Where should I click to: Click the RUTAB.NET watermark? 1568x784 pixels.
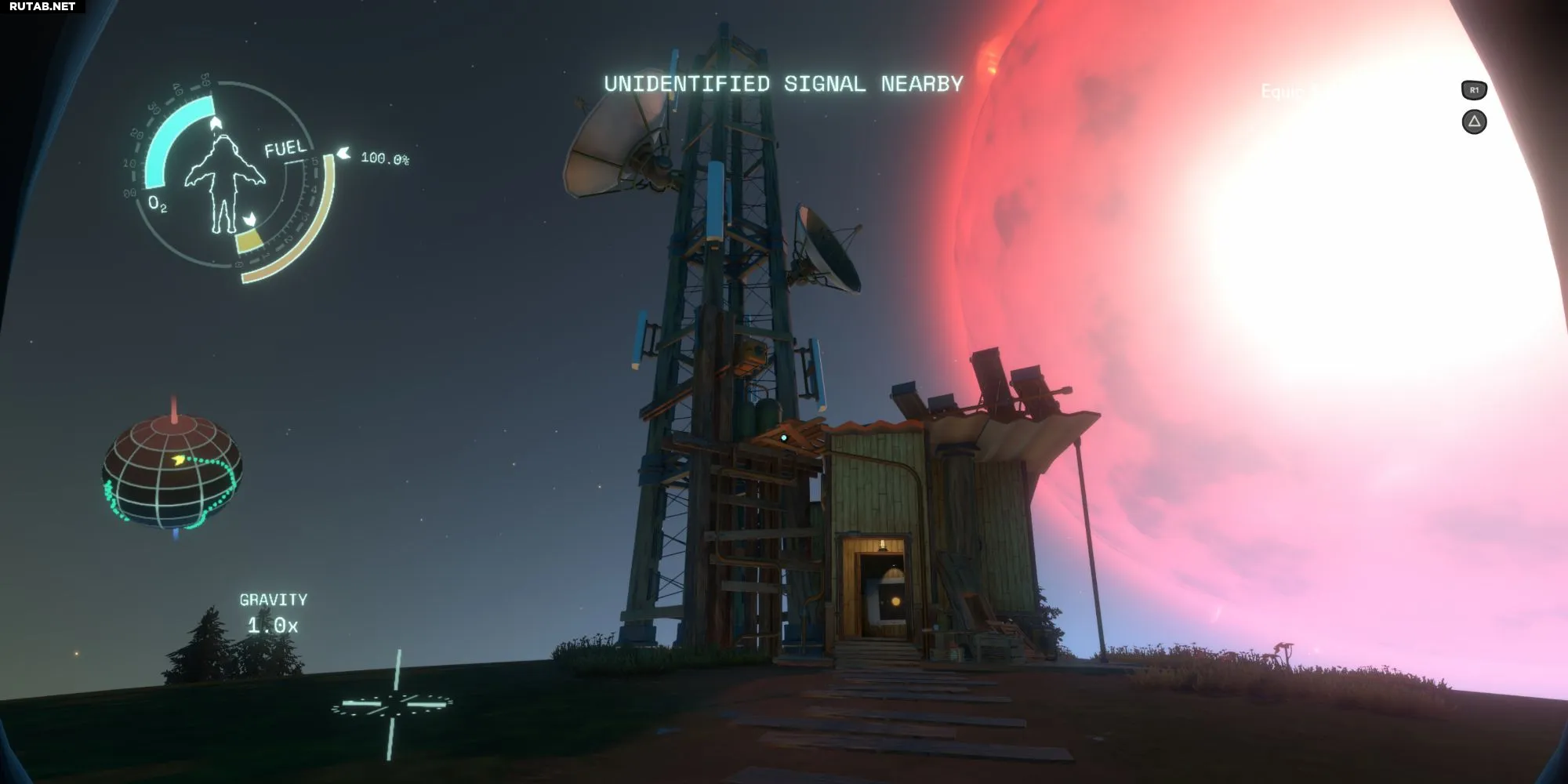[x=42, y=7]
